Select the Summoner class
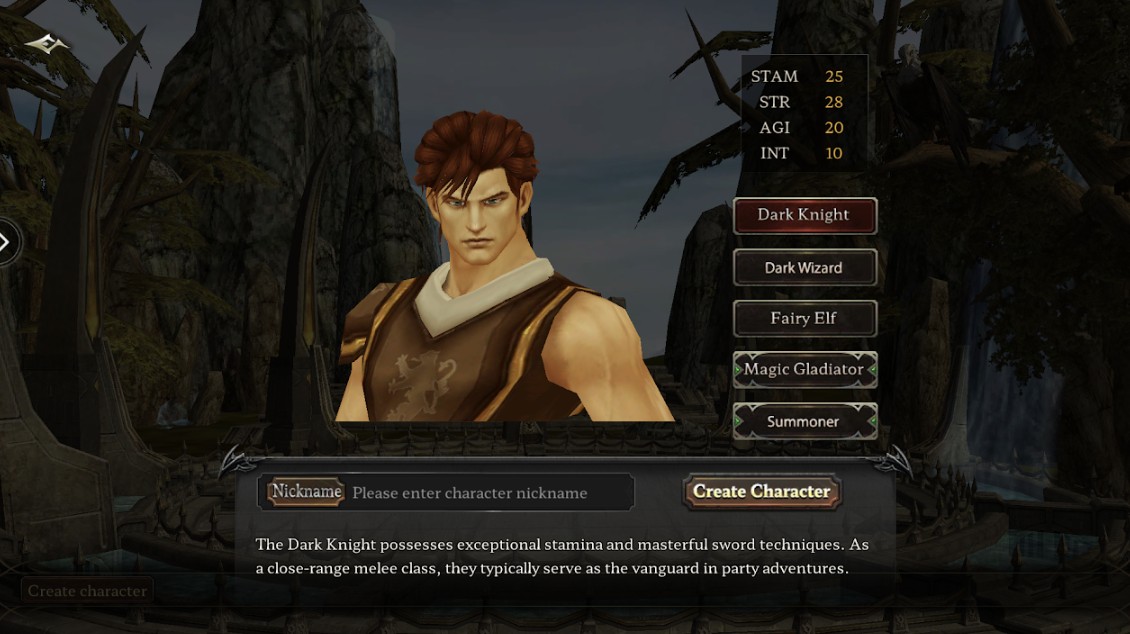The image size is (1130, 634). (x=804, y=422)
